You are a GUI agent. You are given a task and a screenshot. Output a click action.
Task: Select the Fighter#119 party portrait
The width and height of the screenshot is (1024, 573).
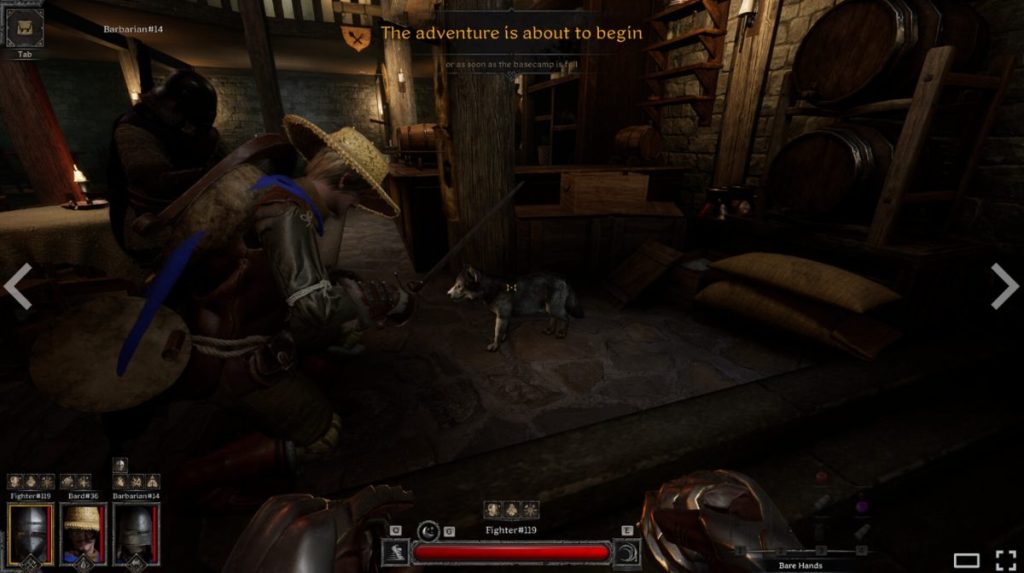point(31,534)
